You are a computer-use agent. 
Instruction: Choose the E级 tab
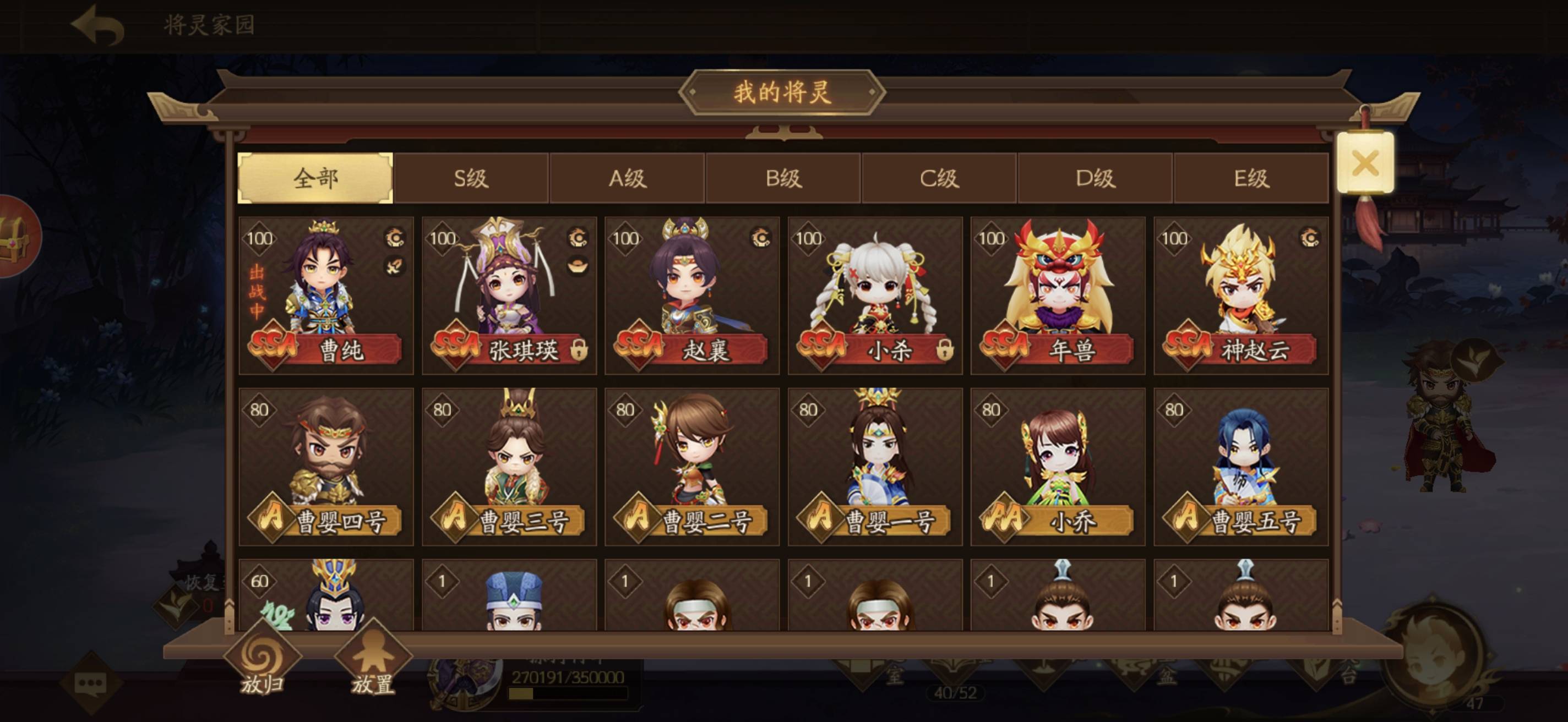(1250, 178)
